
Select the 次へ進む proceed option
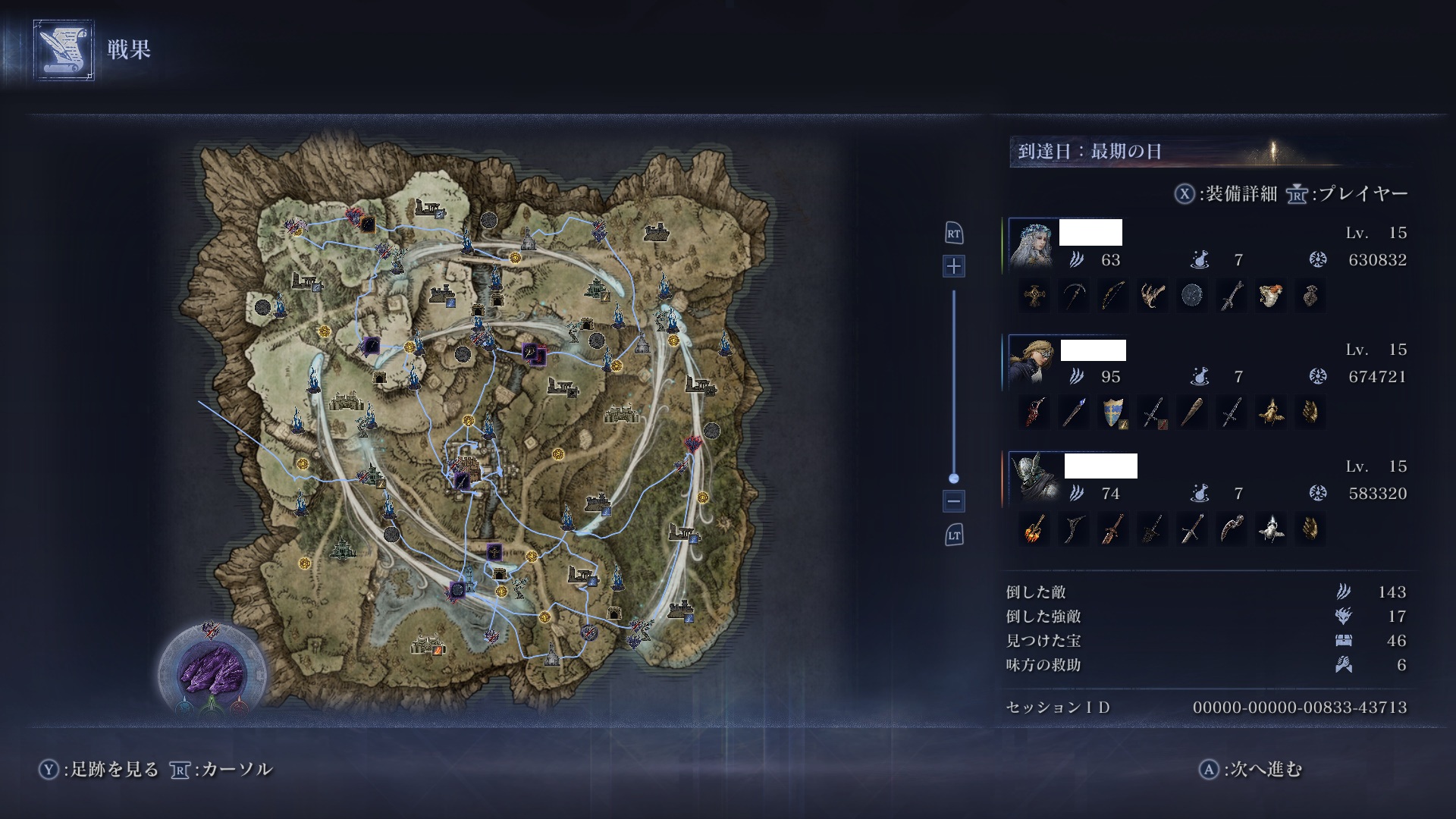click(1251, 769)
